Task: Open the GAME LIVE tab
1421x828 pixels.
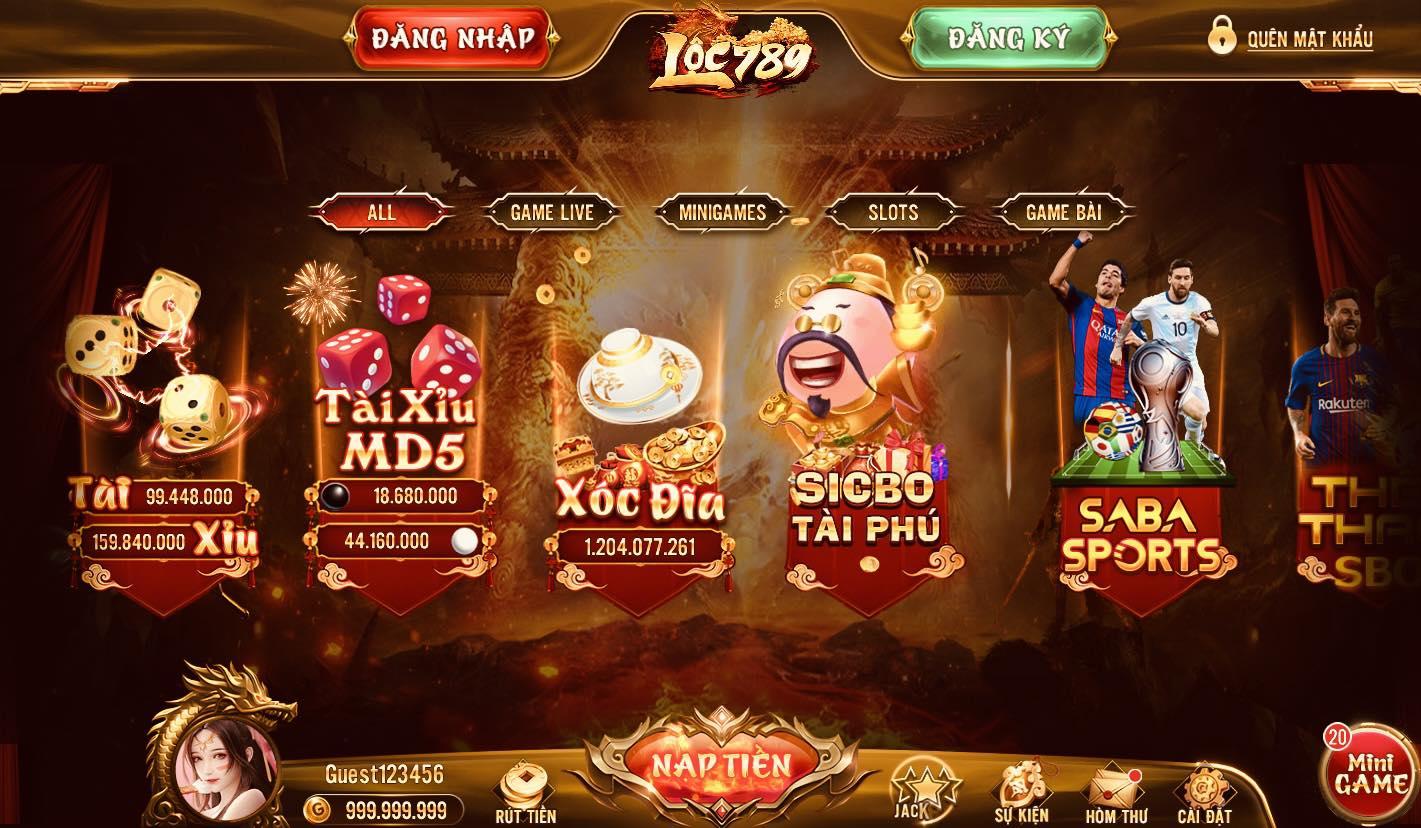Action: click(x=553, y=213)
